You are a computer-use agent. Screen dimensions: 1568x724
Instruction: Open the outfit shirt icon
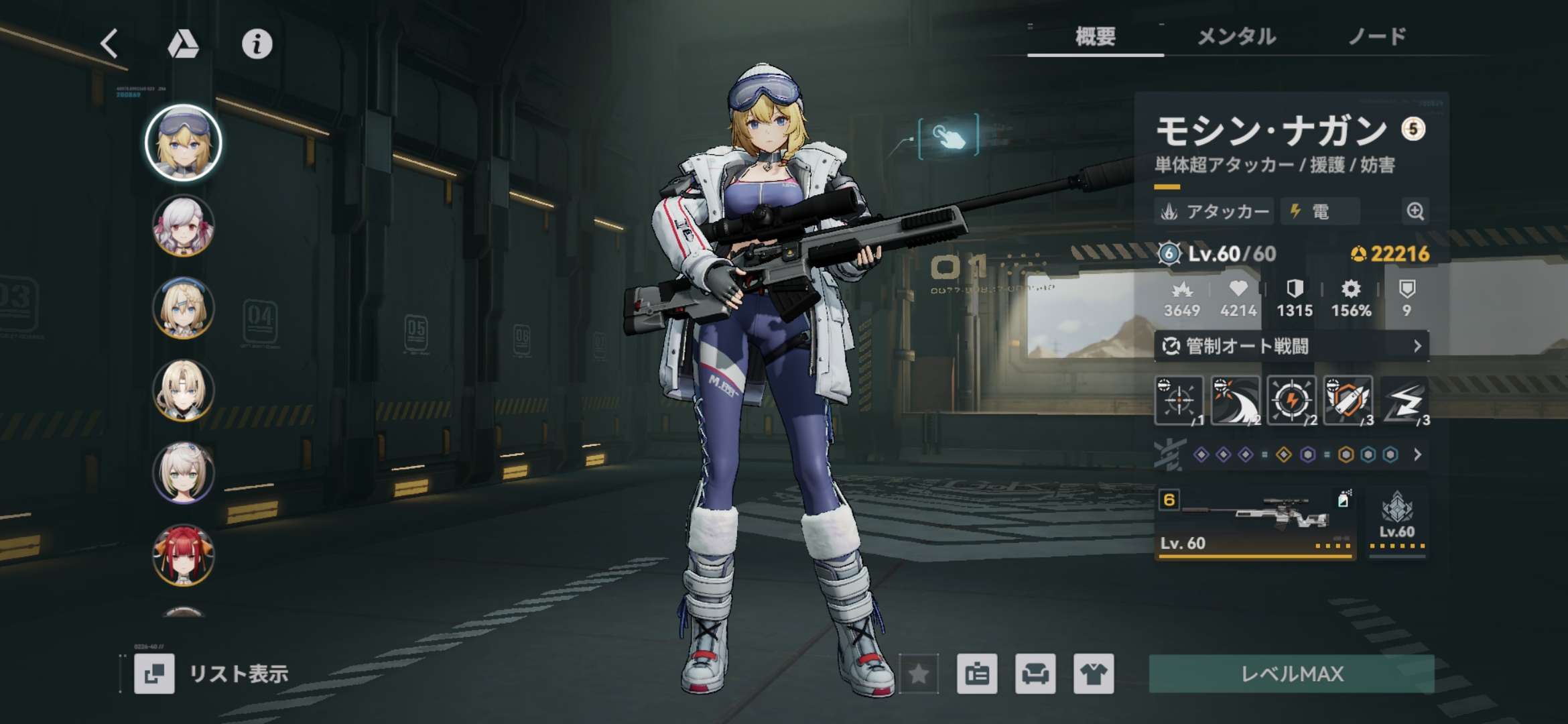point(1094,674)
